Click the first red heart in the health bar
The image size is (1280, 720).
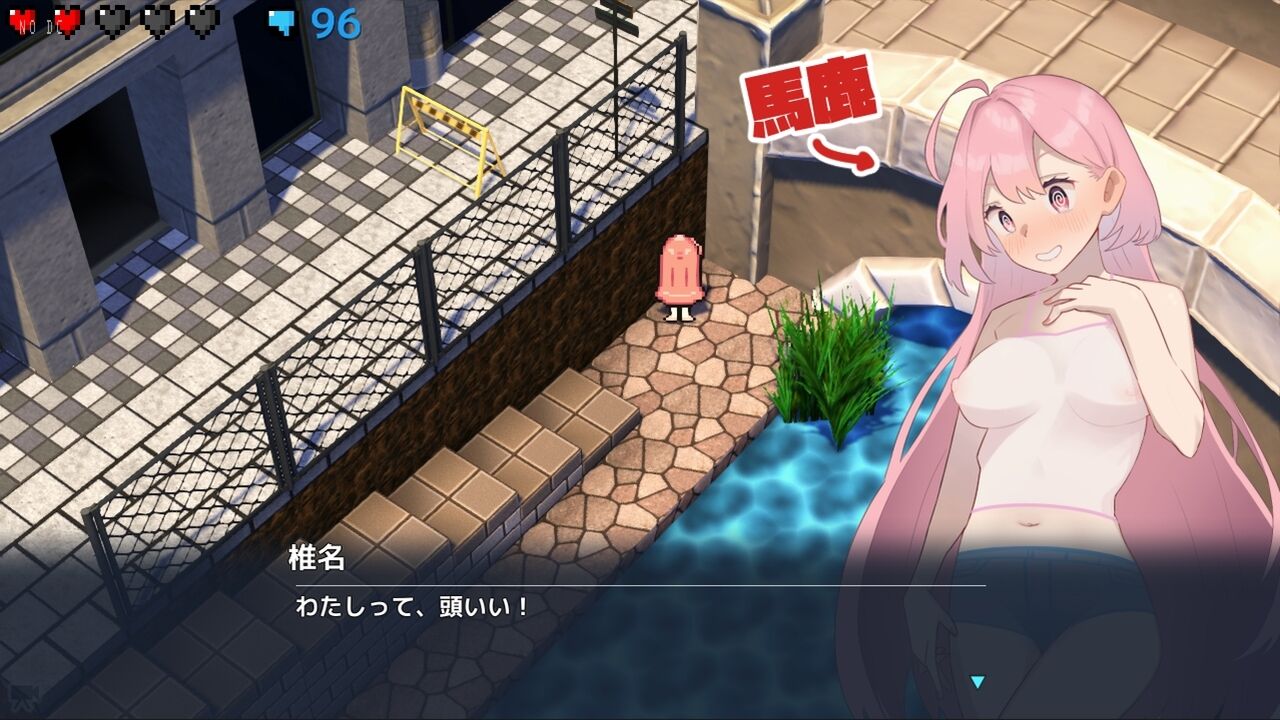(21, 20)
